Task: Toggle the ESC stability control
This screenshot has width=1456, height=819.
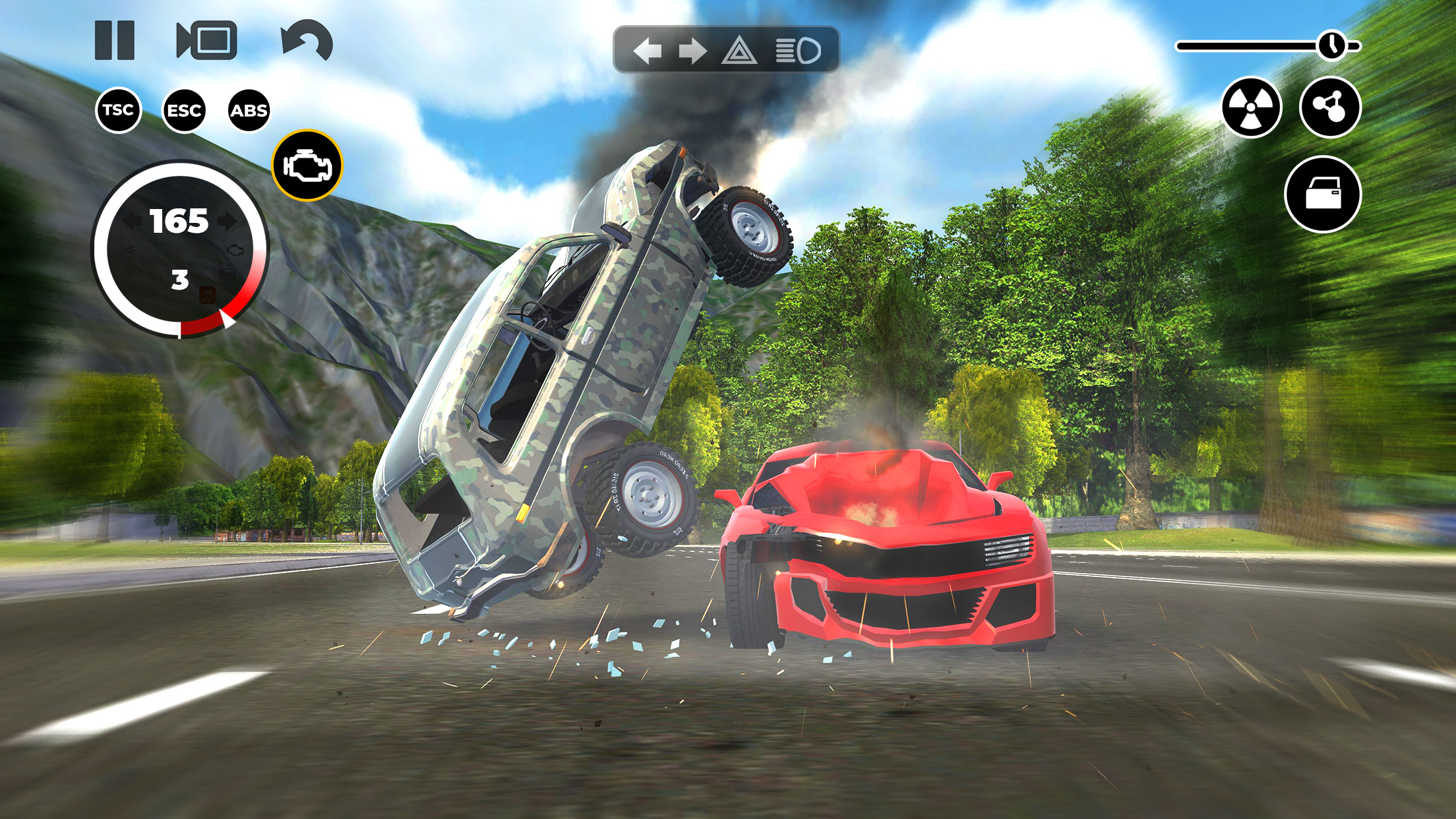Action: 185,111
